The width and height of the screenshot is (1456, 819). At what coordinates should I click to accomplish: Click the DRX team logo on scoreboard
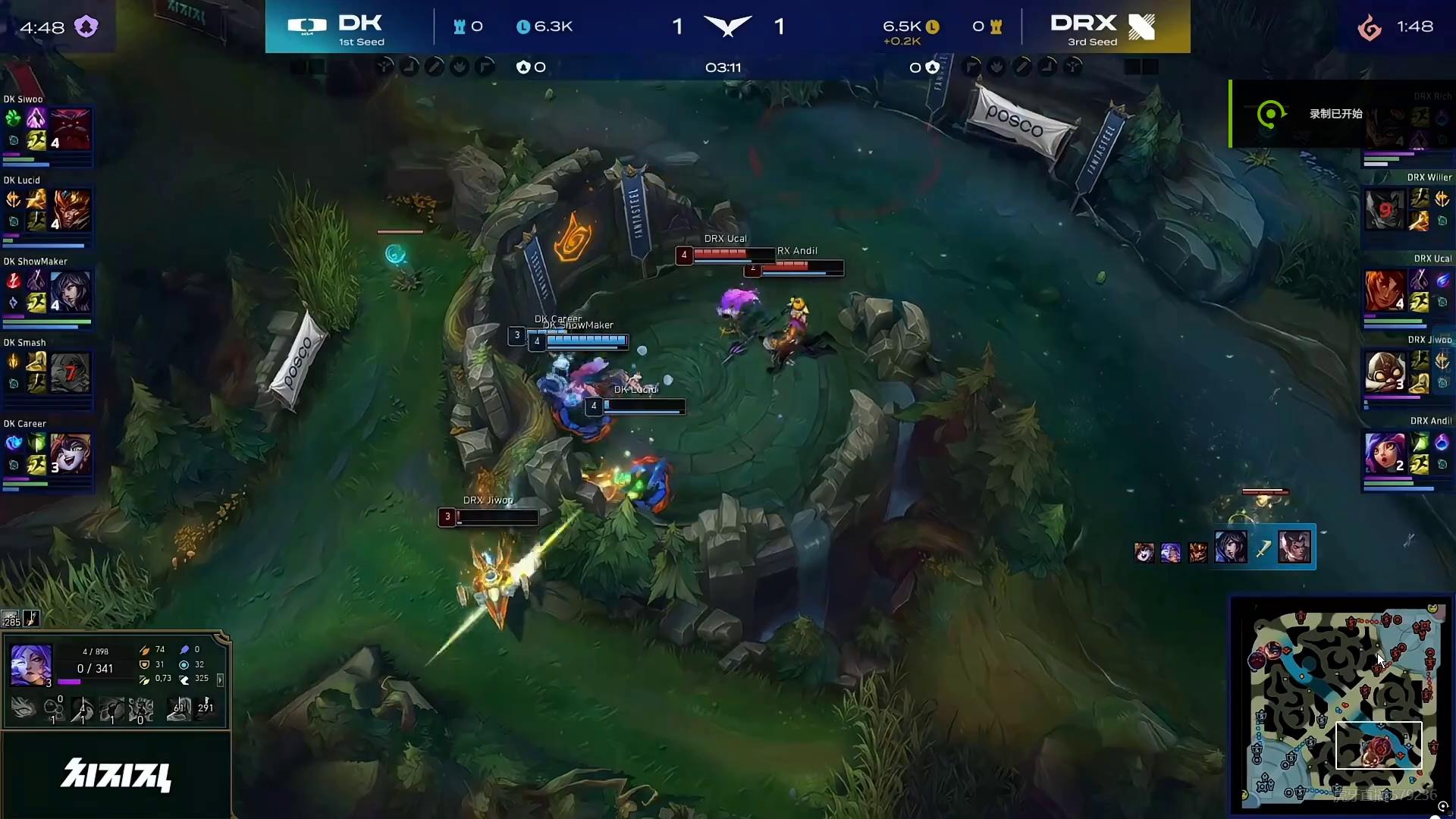coord(1141,27)
